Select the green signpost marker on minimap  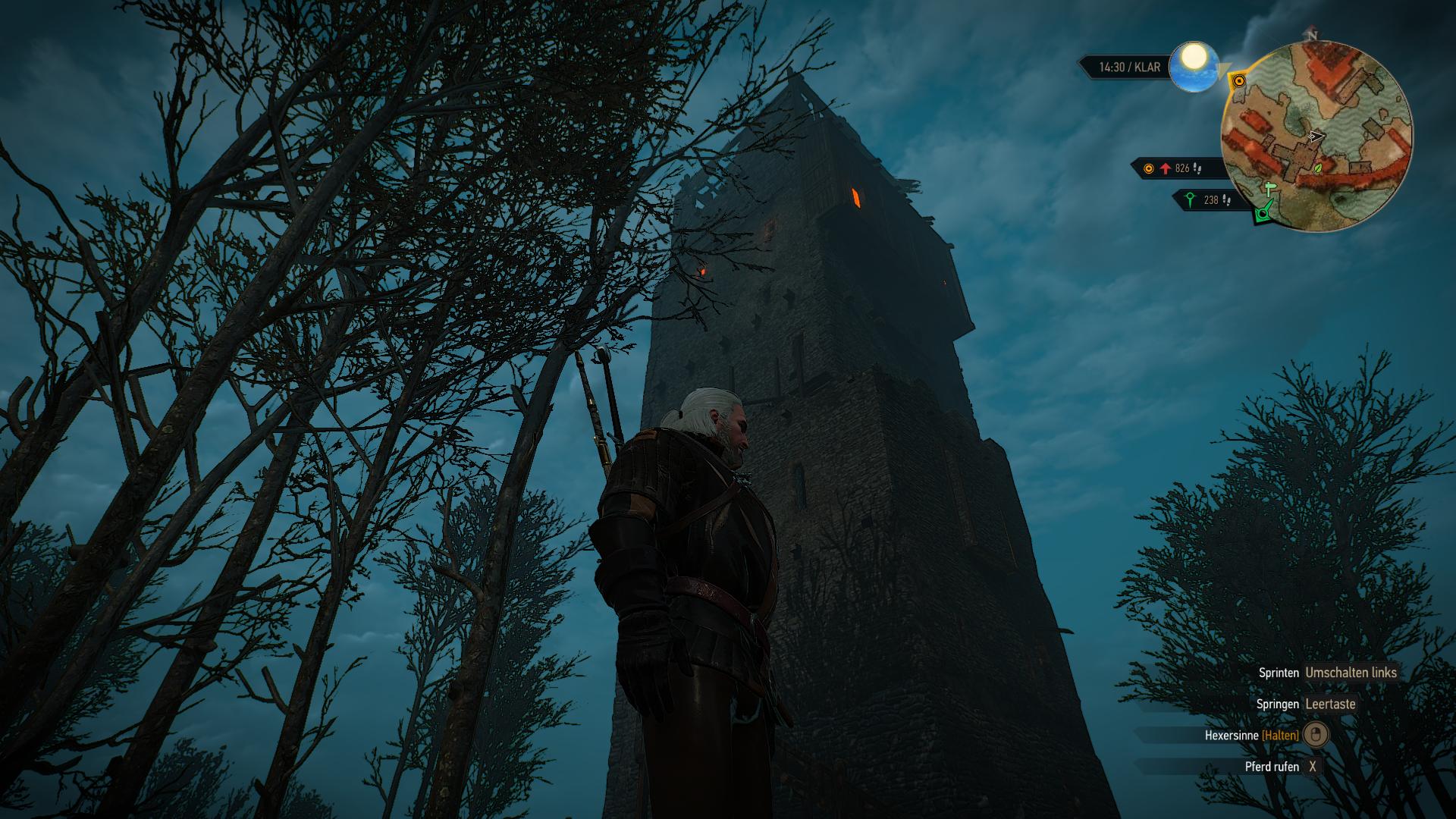1269,189
